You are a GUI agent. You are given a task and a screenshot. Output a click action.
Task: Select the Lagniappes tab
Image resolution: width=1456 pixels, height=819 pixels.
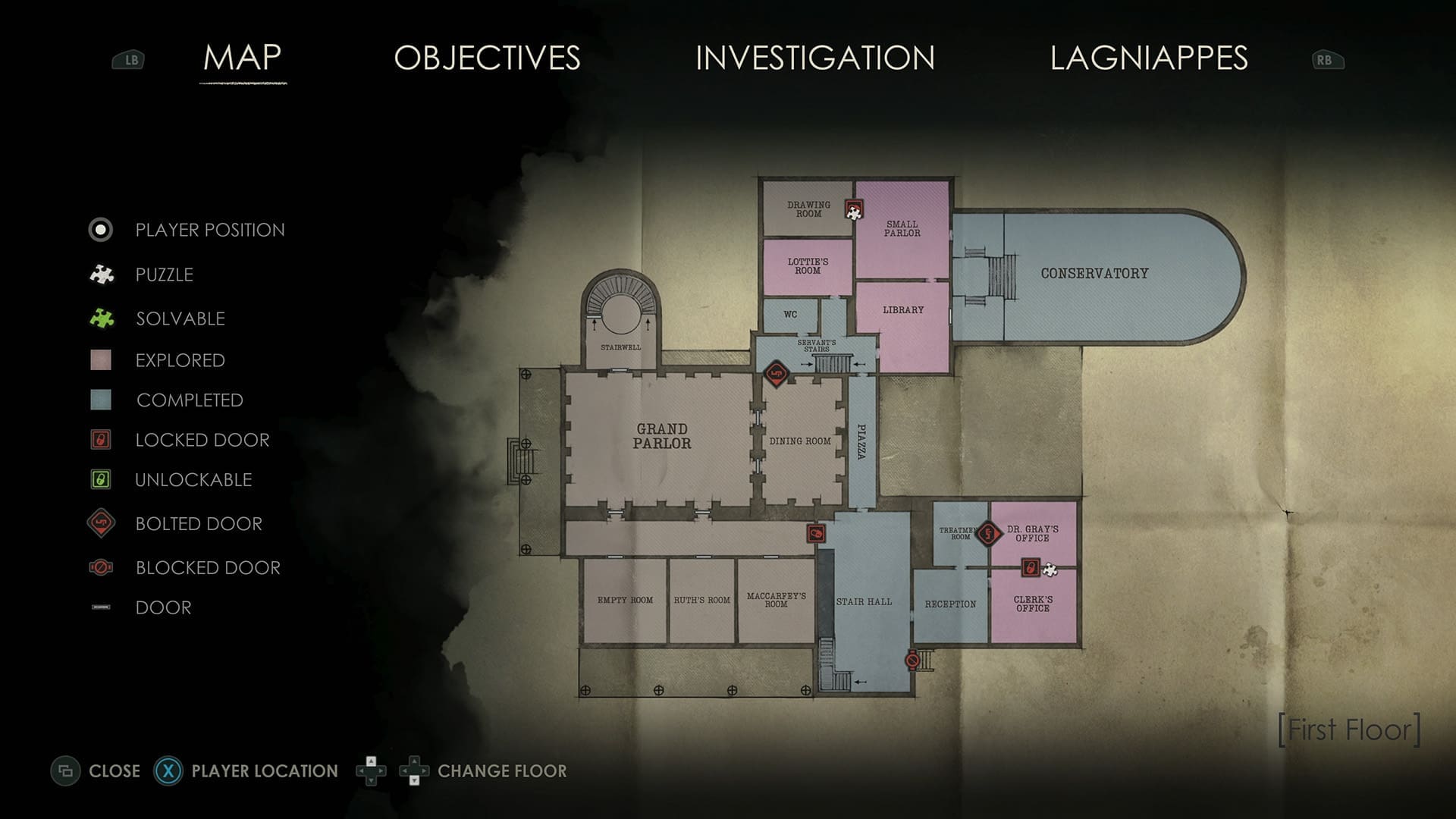point(1149,58)
